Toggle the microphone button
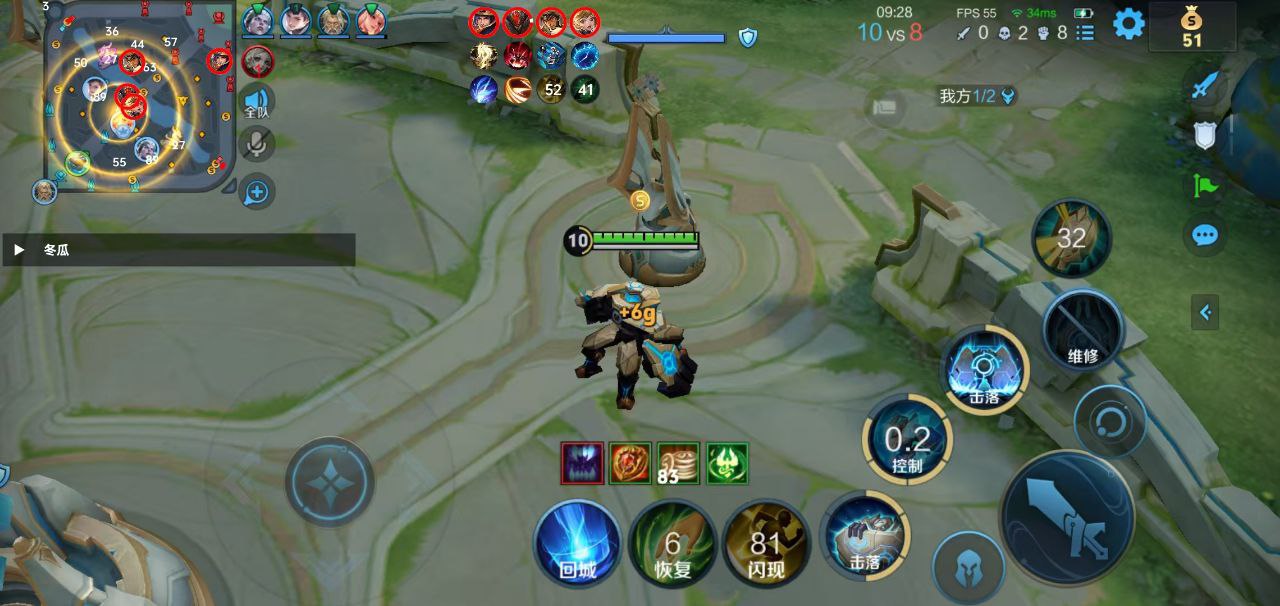 (257, 144)
